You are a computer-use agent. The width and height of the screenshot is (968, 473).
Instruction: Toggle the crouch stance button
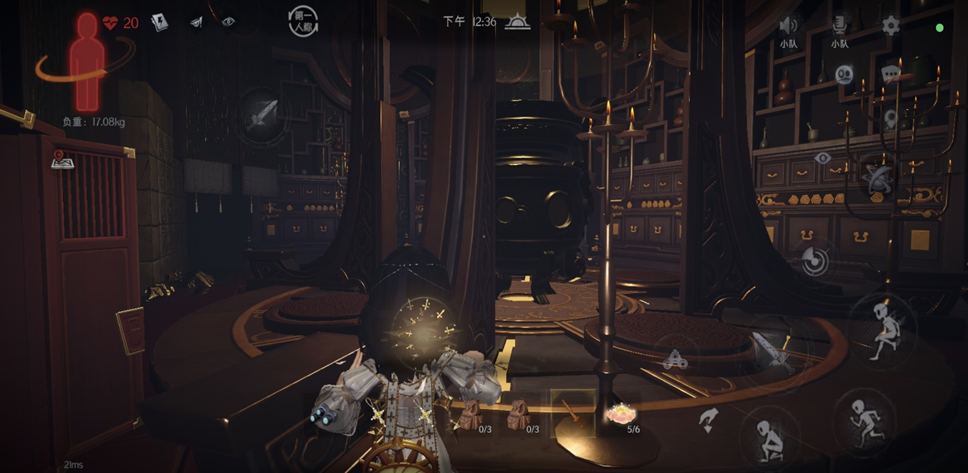click(x=769, y=434)
